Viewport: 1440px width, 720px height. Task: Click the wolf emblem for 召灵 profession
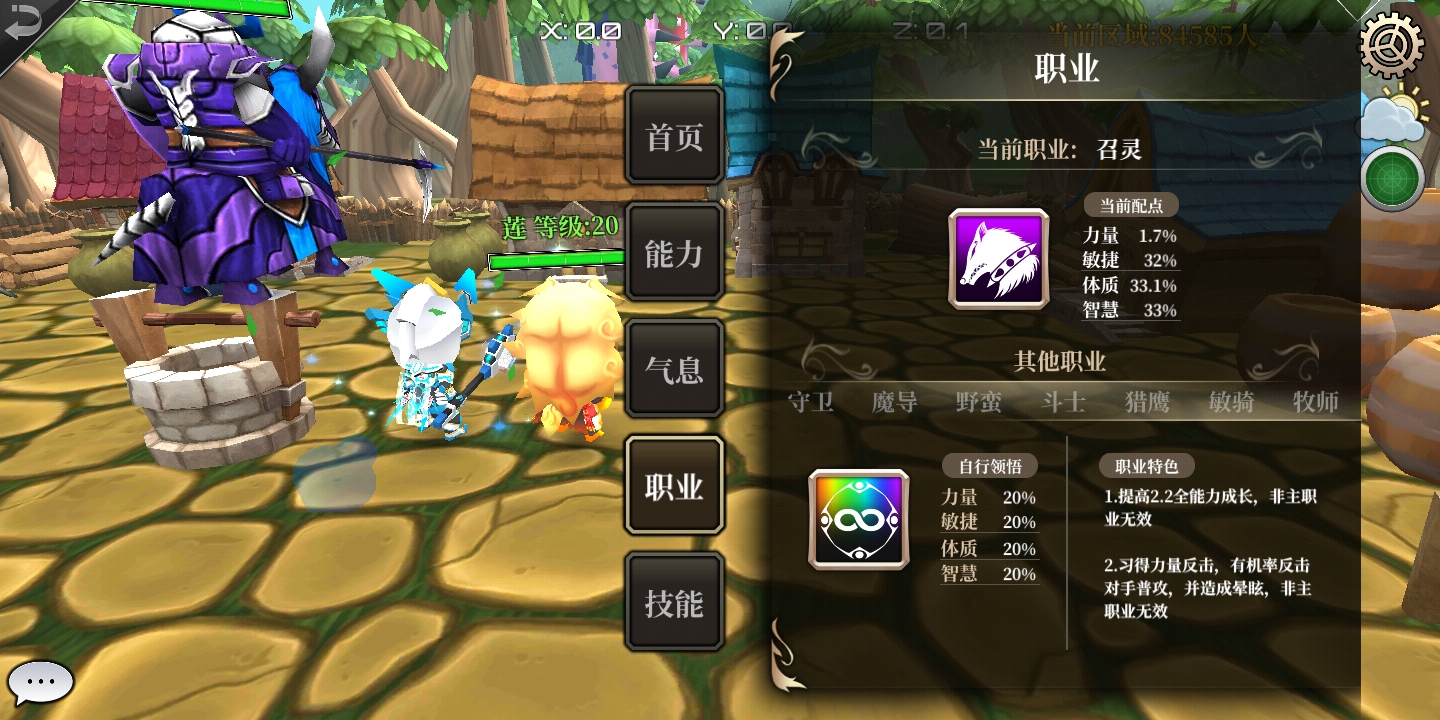click(997, 258)
